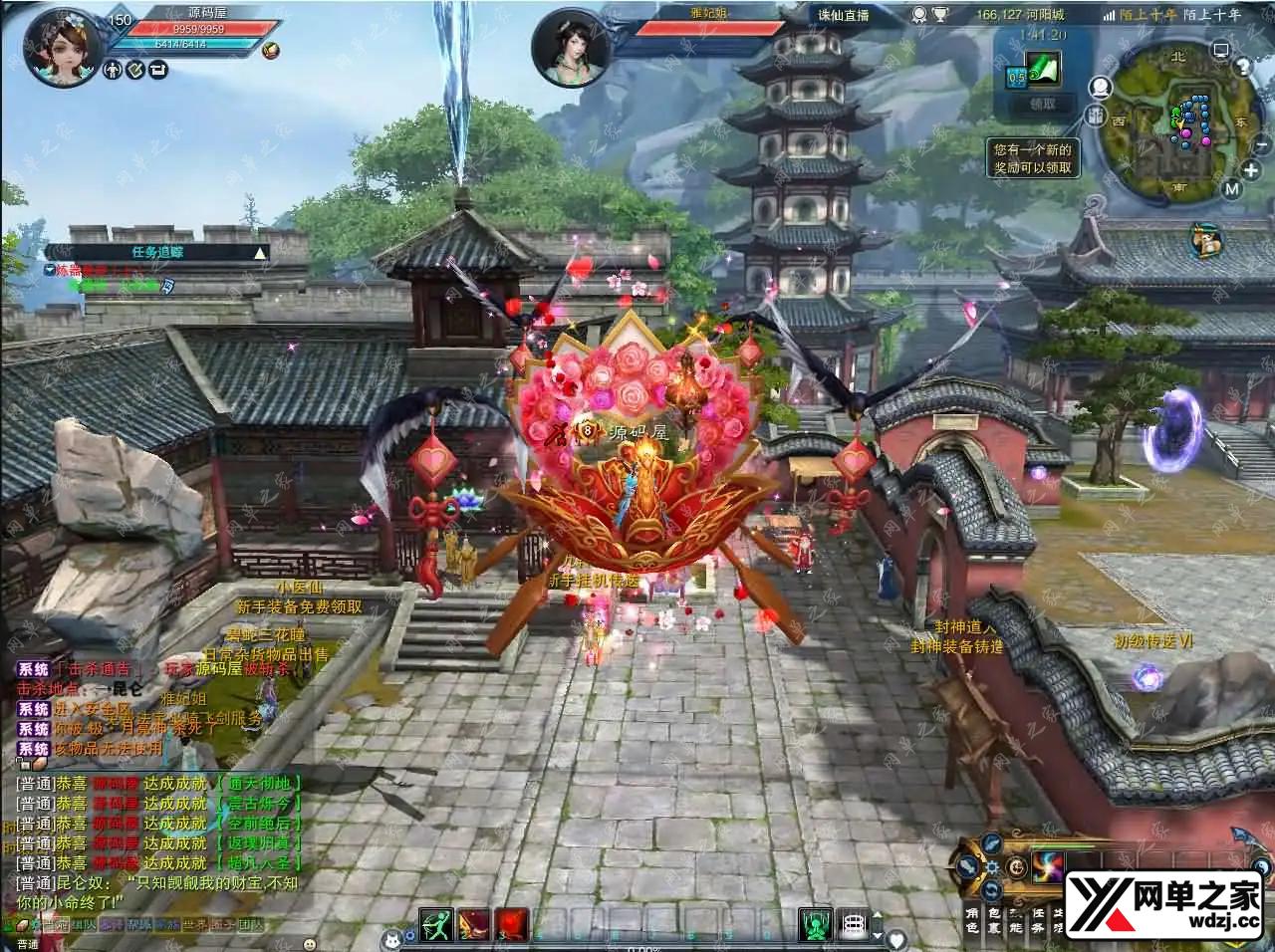Image resolution: width=1275 pixels, height=952 pixels.
Task: Open the green scroll reward icon
Action: coord(1042,69)
